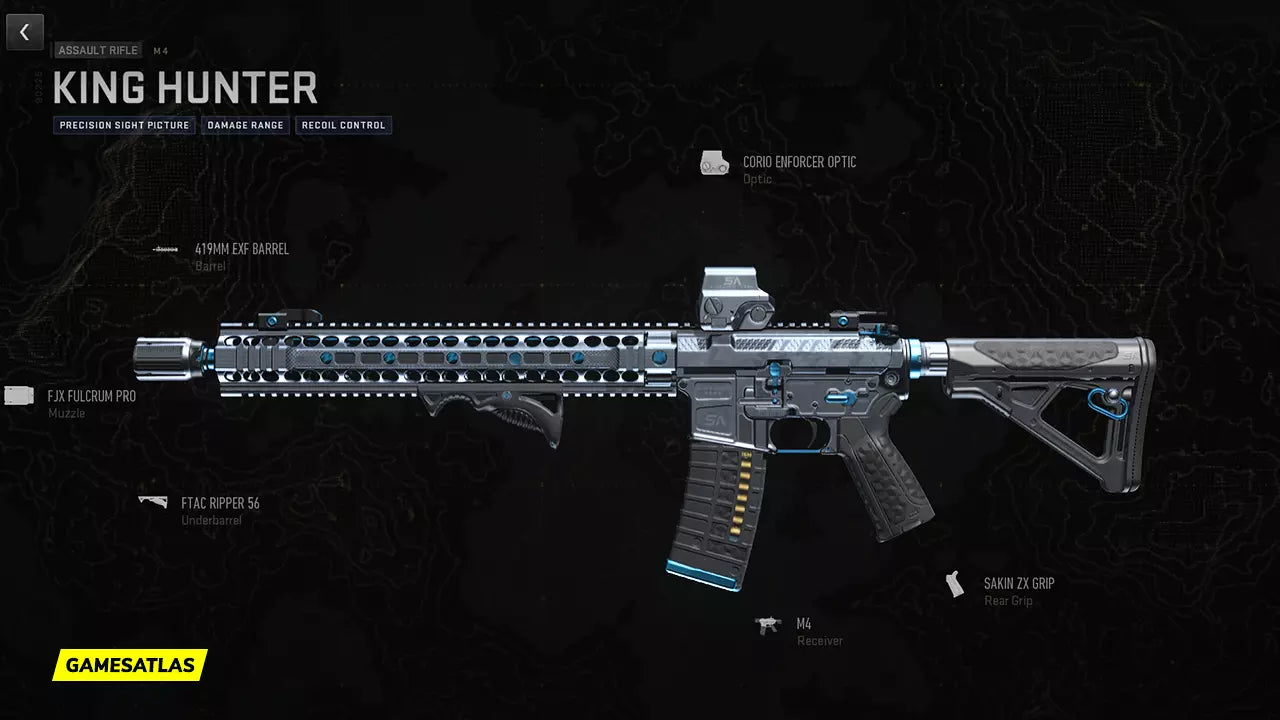Click the Precision Sight Picture tag
This screenshot has width=1280, height=720.
[124, 126]
